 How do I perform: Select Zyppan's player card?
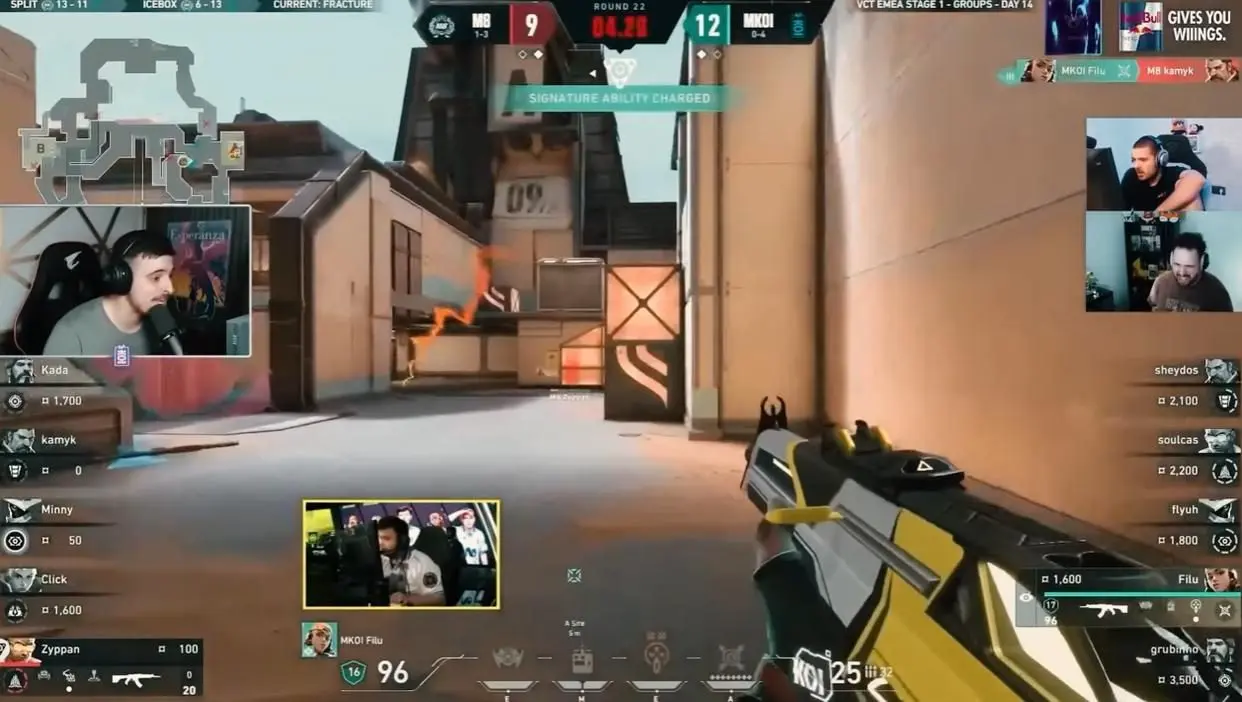click(x=100, y=666)
